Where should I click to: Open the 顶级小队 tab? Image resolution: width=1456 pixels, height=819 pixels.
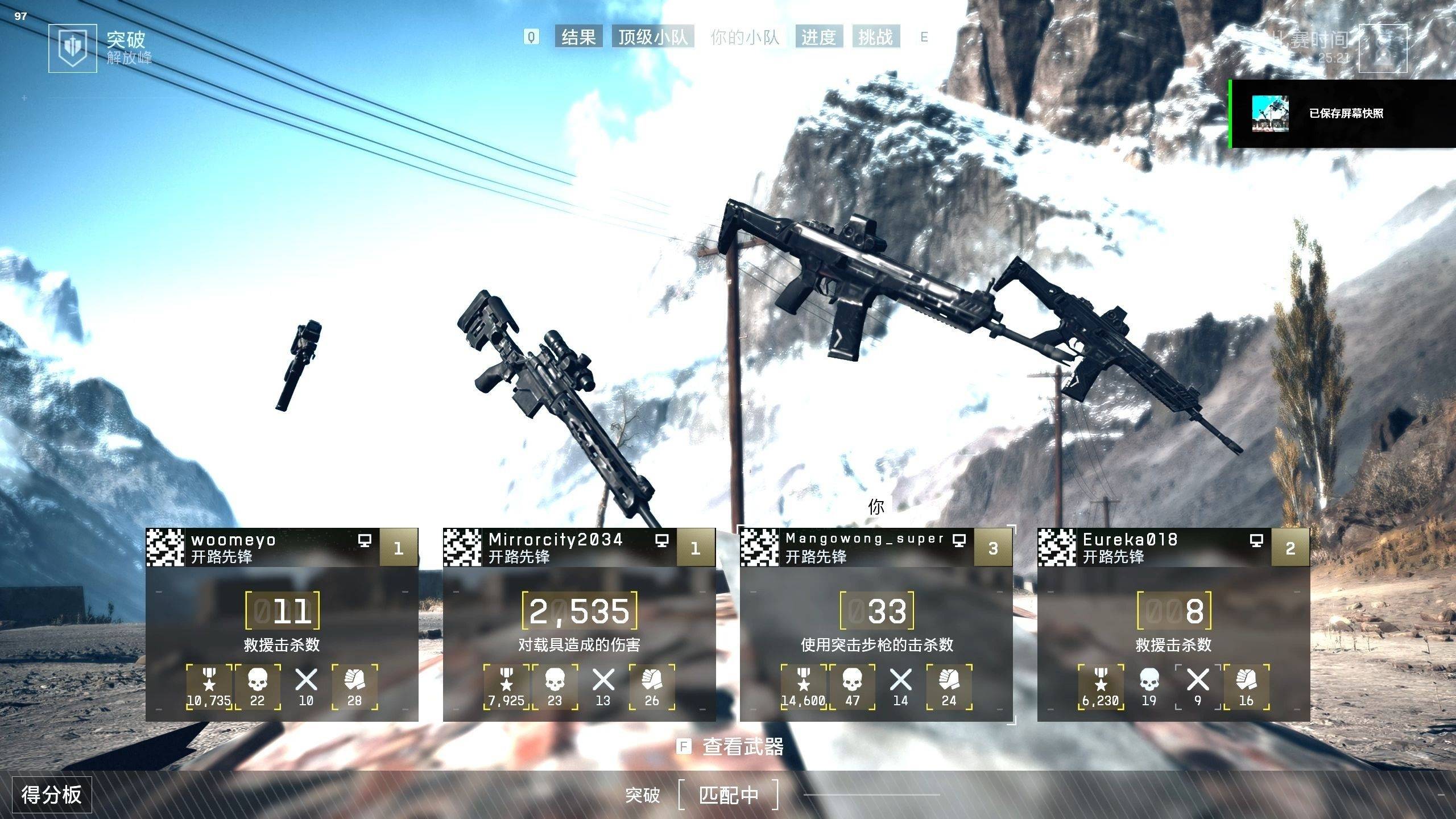click(653, 38)
